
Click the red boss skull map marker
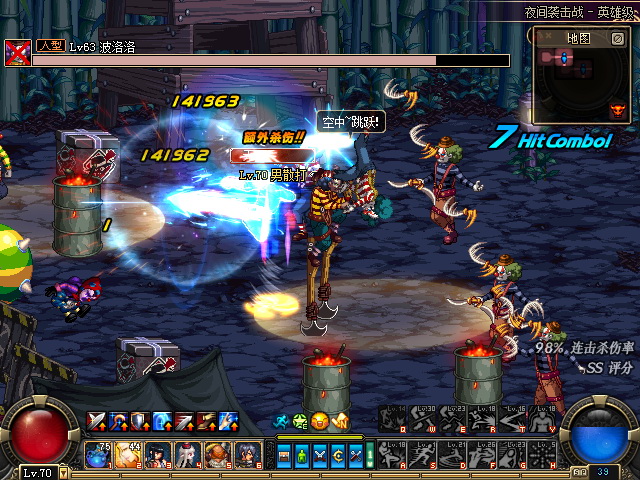pos(617,111)
